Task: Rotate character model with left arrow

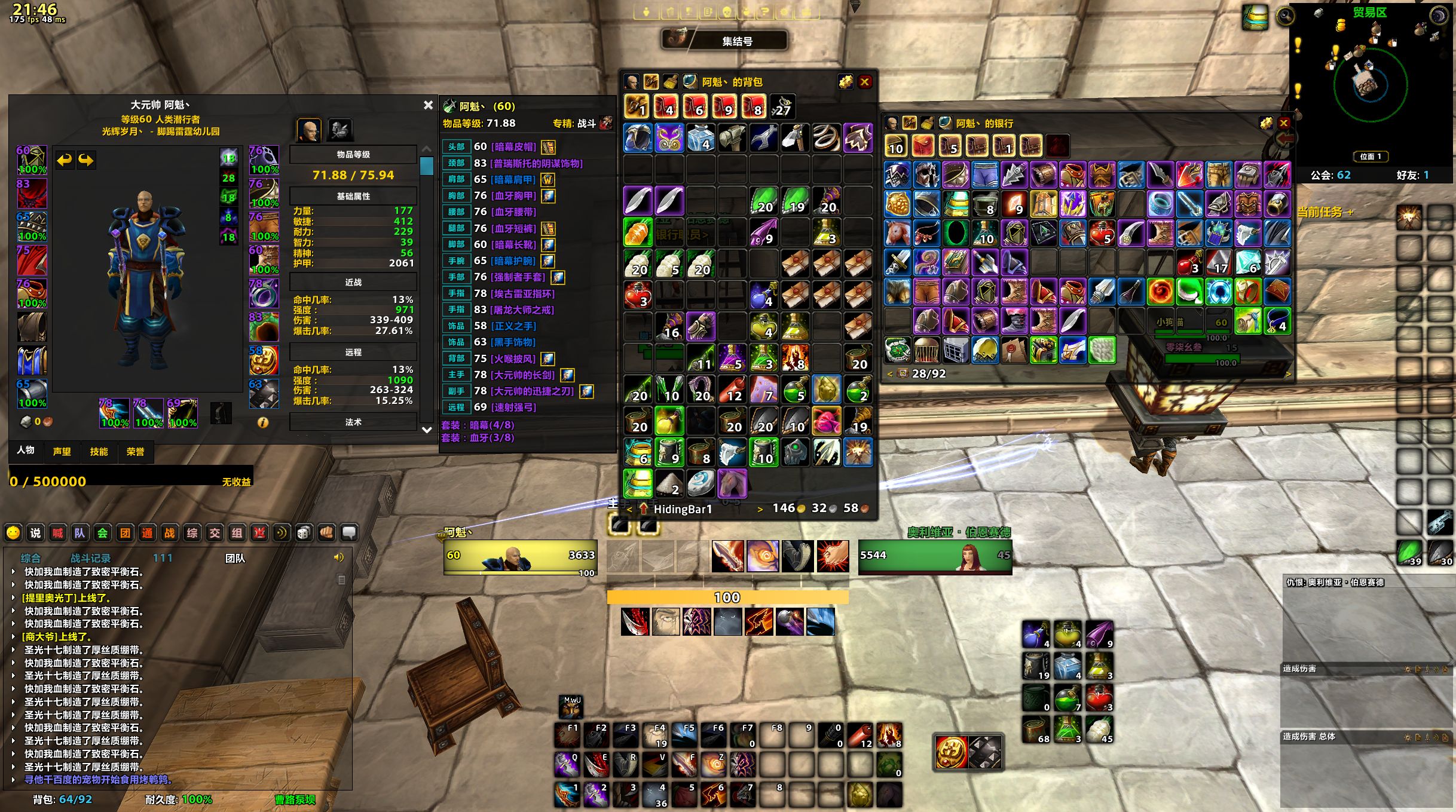Action: [x=64, y=160]
